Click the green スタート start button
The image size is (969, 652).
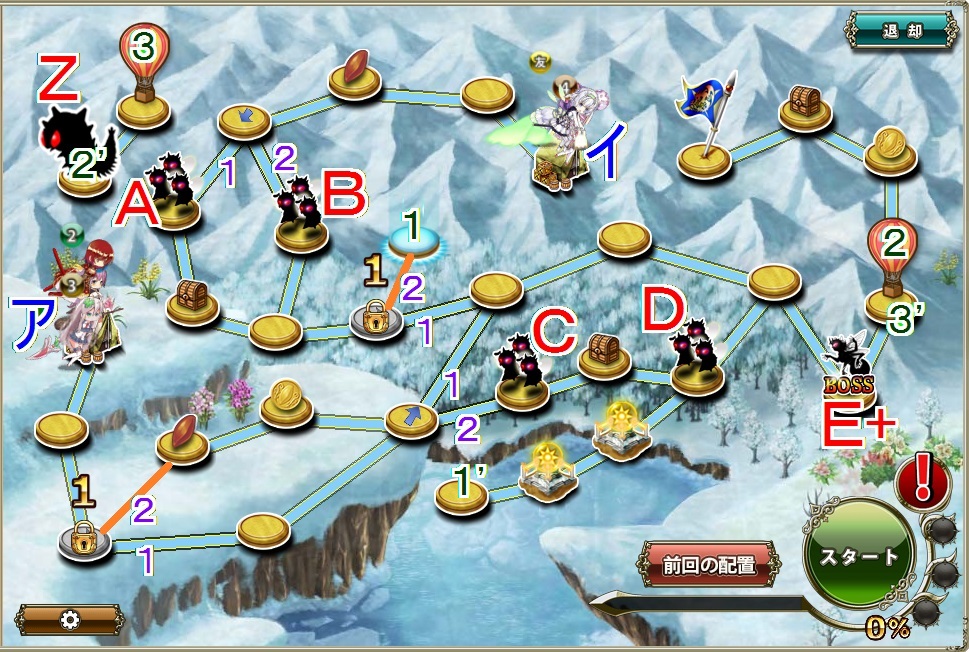point(859,555)
